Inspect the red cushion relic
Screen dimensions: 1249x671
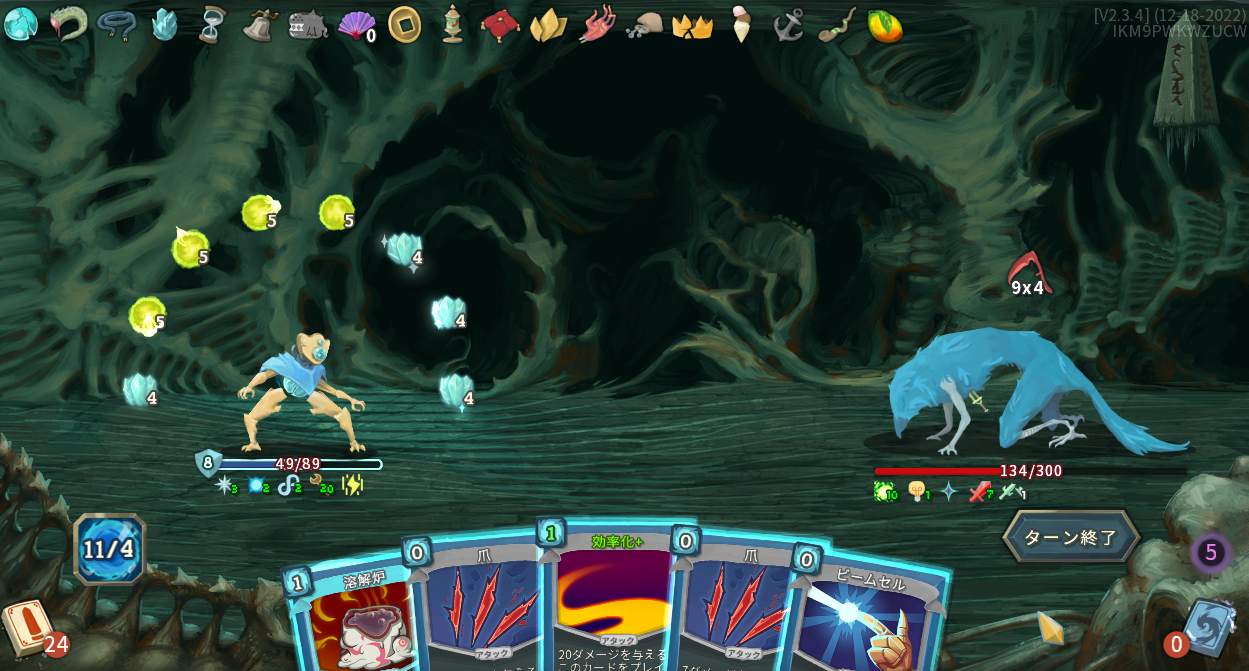click(x=500, y=24)
